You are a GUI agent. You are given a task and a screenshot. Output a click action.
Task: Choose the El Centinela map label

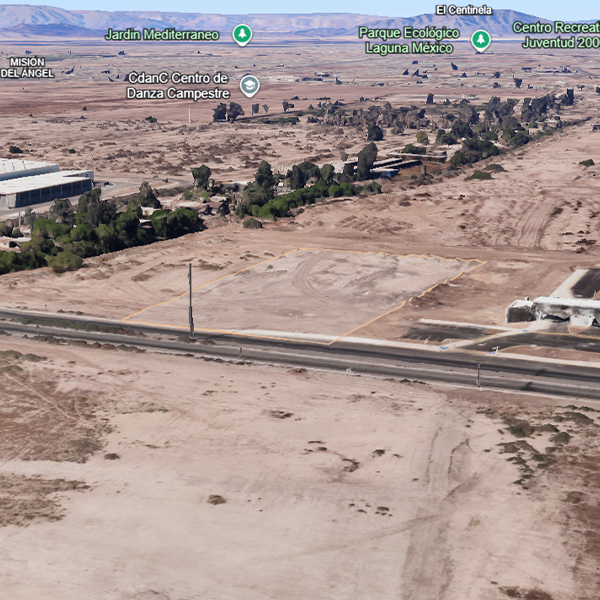pyautogui.click(x=463, y=10)
